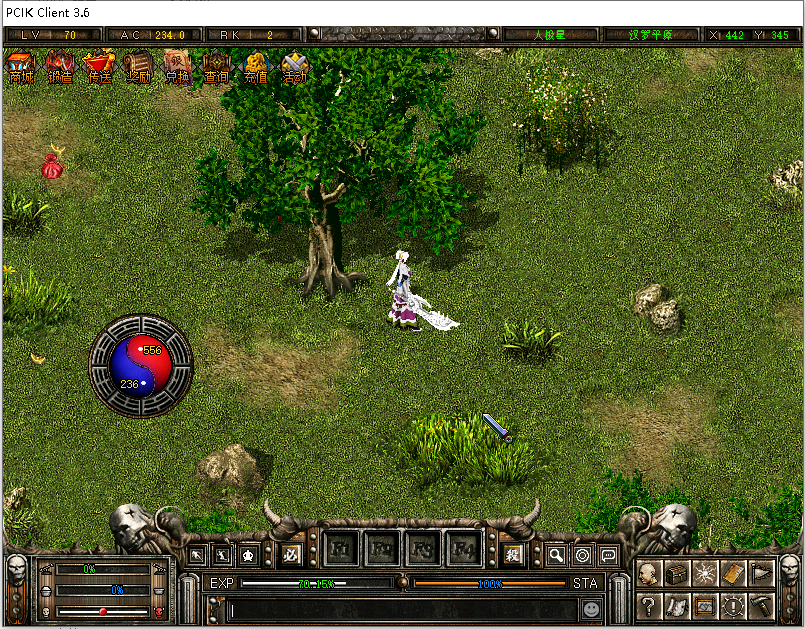This screenshot has width=806, height=629.
Task: Open the treasure chest inventory icon
Action: click(x=677, y=574)
